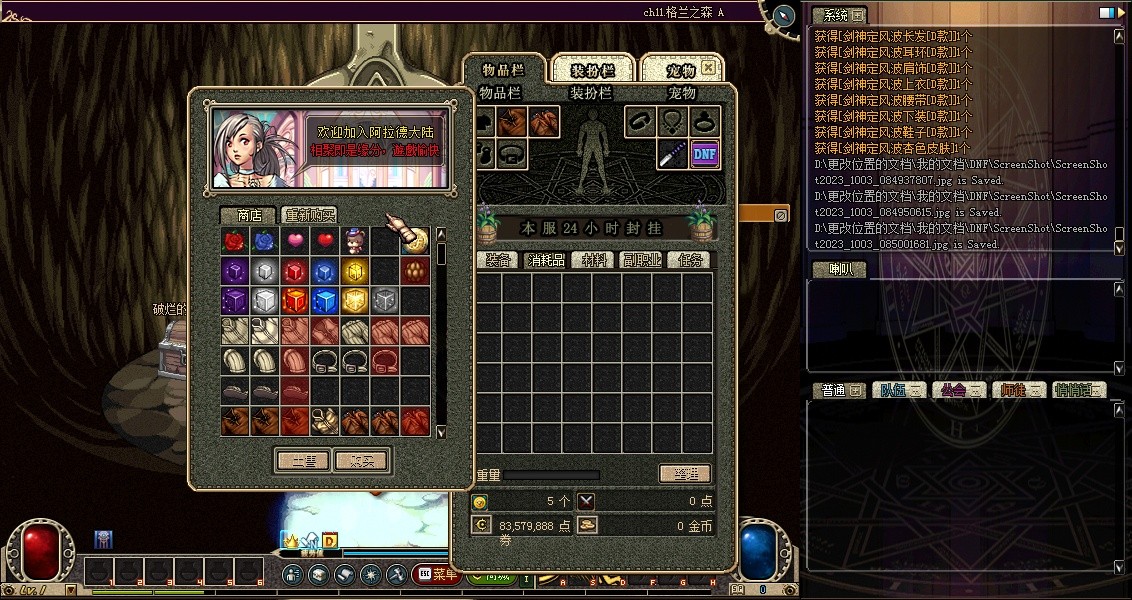Image resolution: width=1132 pixels, height=600 pixels.
Task: Switch to the 消耗品 consumables category
Action: [x=546, y=260]
